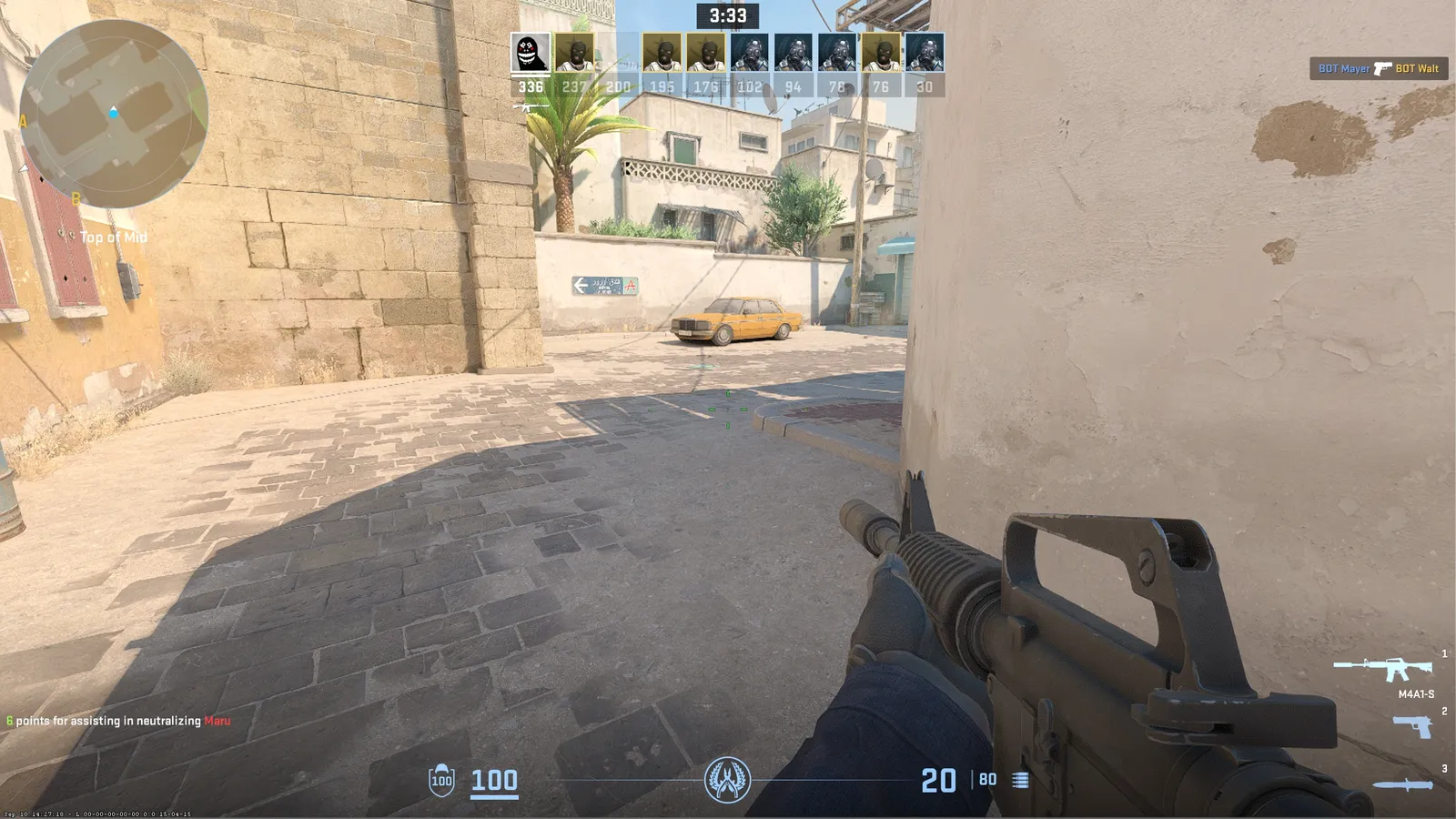This screenshot has height=819, width=1456.
Task: Switch to the knife in slot 3
Action: tap(1402, 784)
